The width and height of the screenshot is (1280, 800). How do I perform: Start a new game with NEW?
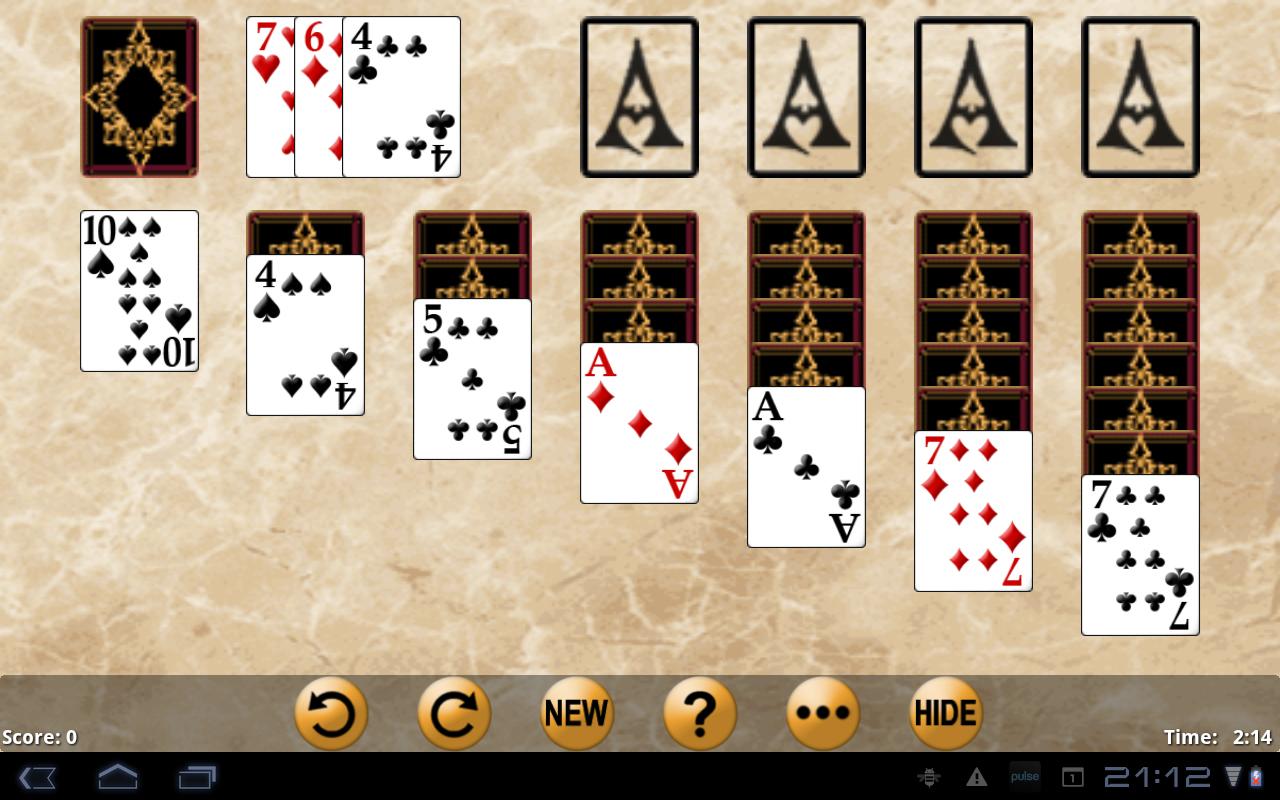click(x=577, y=713)
